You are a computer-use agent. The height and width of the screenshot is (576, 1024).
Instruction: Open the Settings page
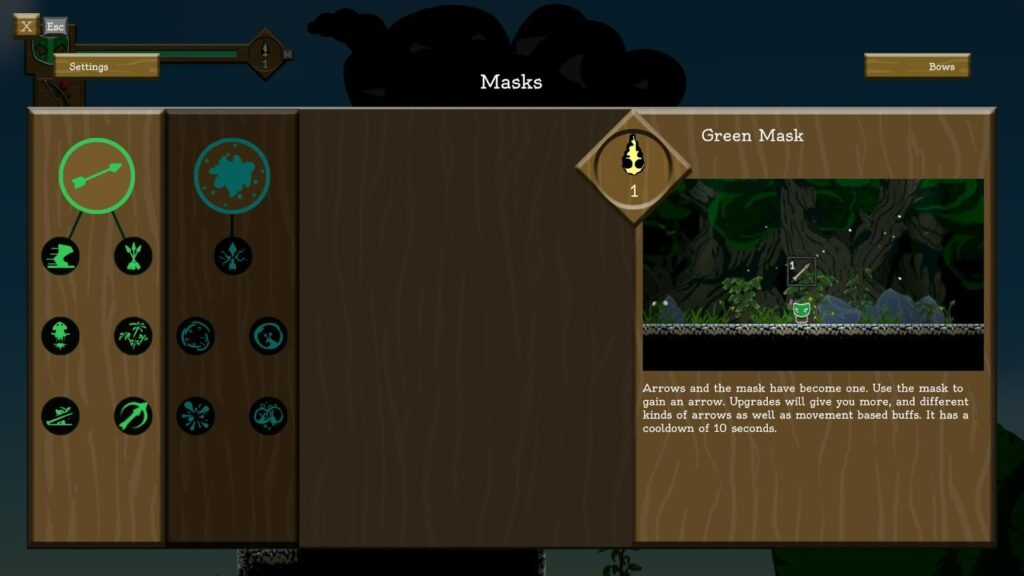106,66
